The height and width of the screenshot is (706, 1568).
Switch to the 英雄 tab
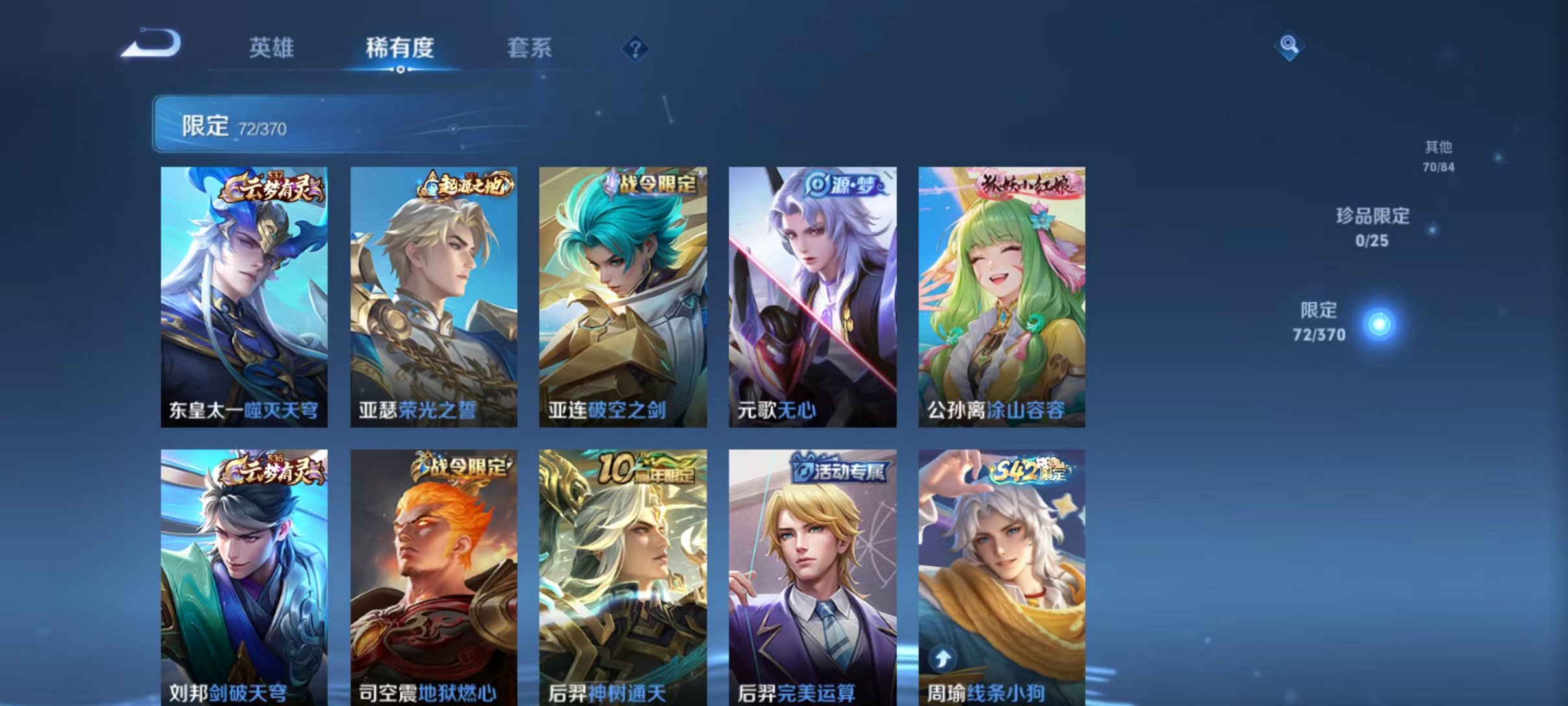click(x=272, y=47)
